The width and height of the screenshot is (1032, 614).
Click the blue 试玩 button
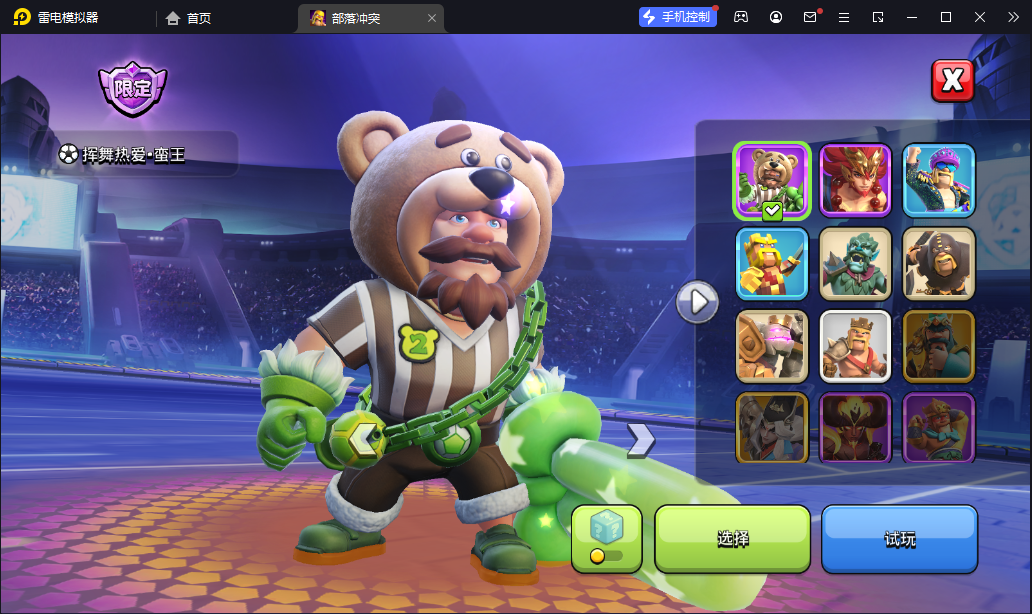coord(899,539)
